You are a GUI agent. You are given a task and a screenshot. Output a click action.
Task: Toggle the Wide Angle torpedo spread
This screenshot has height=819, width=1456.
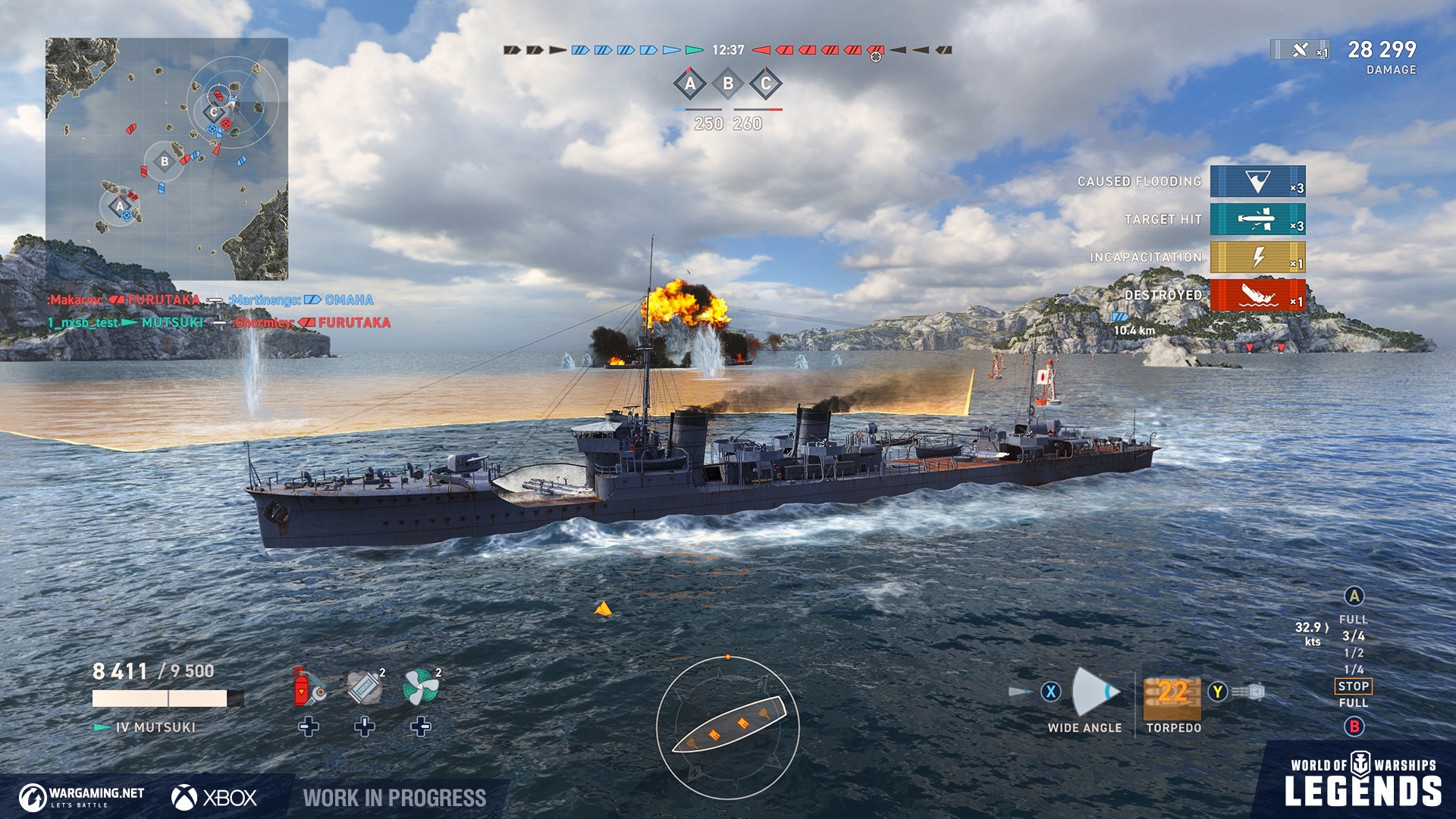click(1092, 692)
